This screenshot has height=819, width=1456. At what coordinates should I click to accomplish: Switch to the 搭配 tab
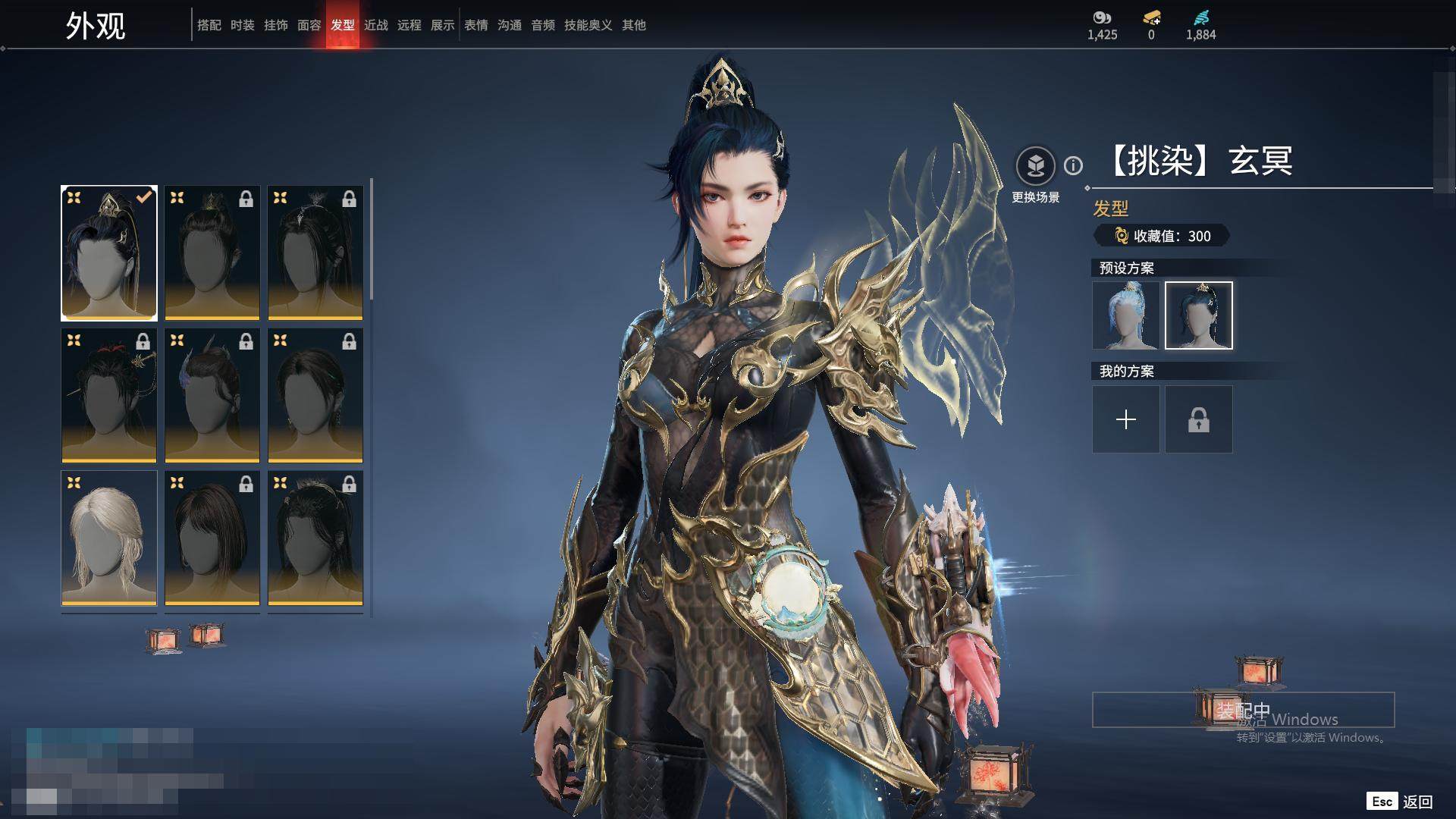click(x=209, y=25)
